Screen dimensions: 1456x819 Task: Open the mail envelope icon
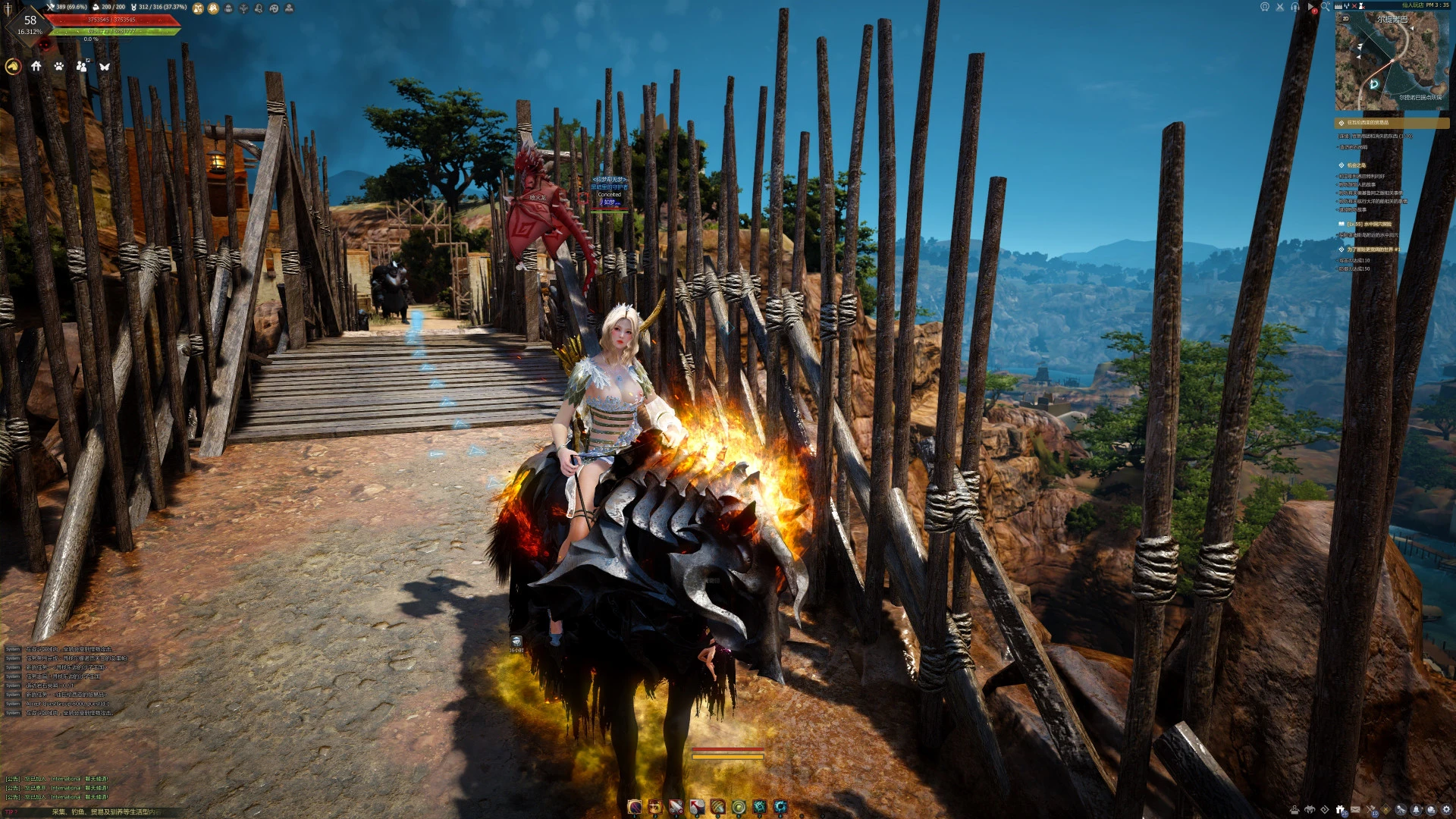tap(1355, 810)
